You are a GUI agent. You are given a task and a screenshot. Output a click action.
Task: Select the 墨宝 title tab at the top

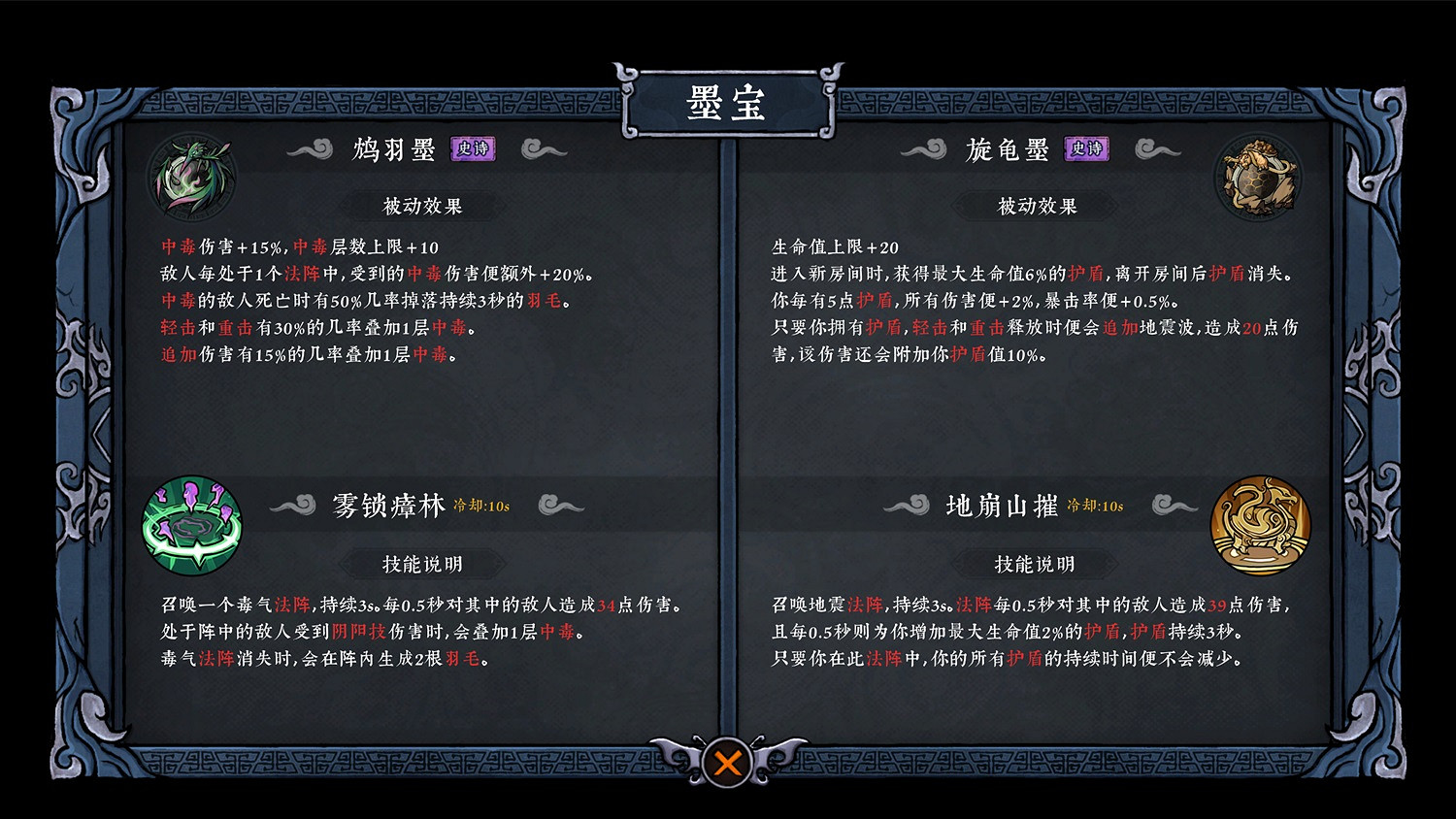point(728,103)
